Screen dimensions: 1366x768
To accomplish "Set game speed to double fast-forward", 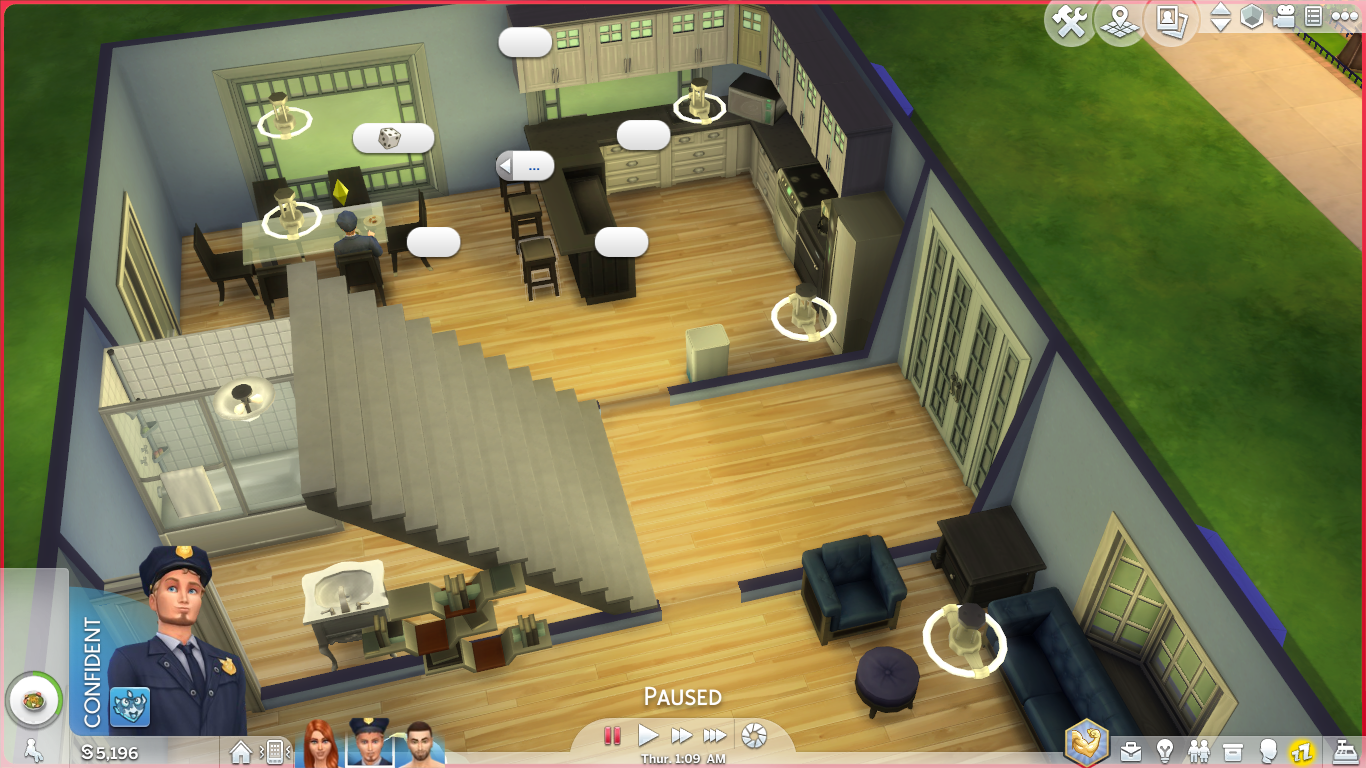I will [681, 736].
